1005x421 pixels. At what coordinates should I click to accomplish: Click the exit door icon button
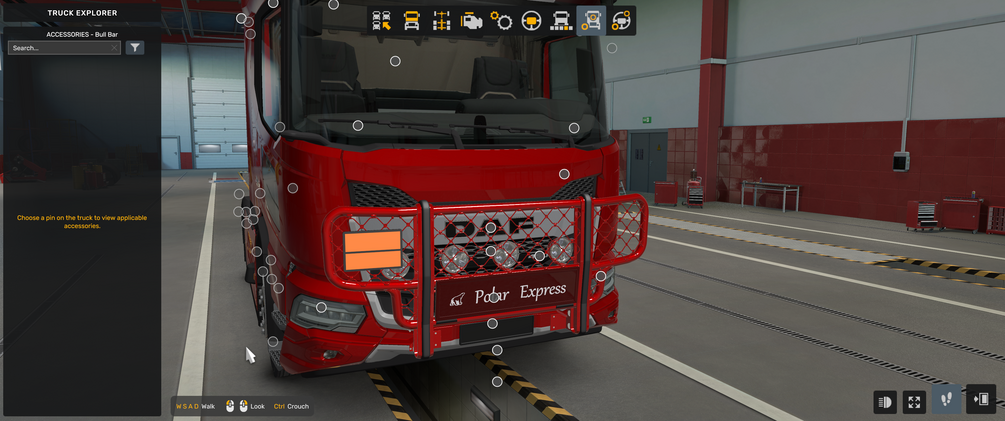981,400
